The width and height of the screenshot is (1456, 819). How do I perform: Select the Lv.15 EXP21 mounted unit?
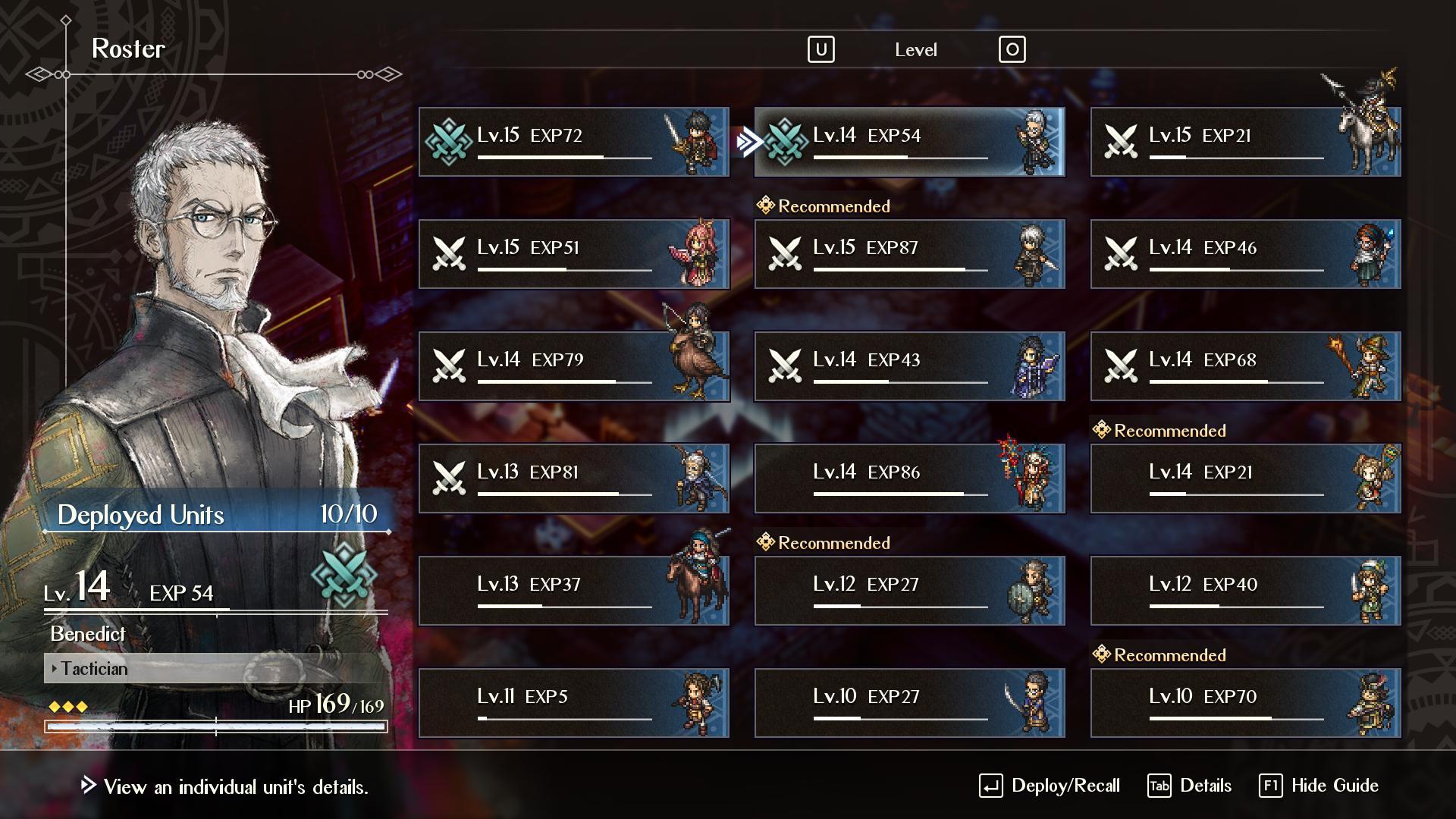coord(1245,142)
